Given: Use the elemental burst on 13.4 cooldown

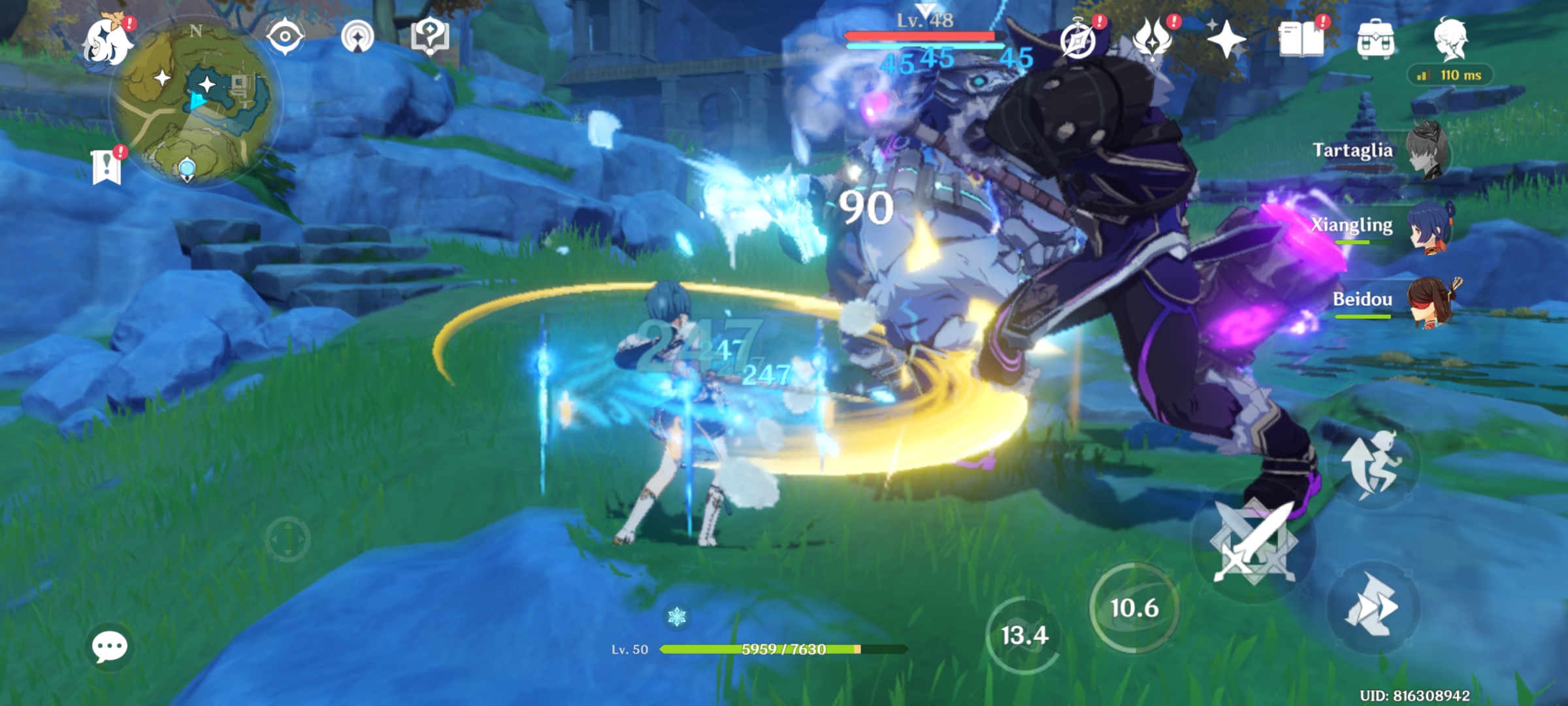Looking at the screenshot, I should (x=1024, y=635).
